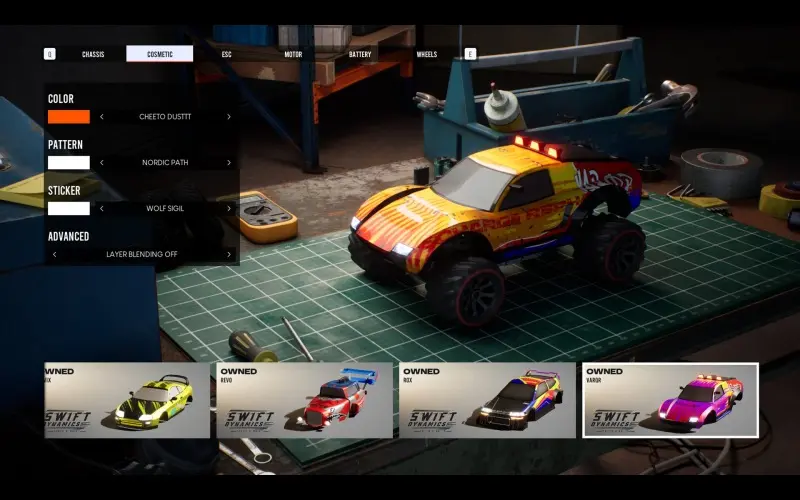Switch to the Motor tab

tap(293, 54)
